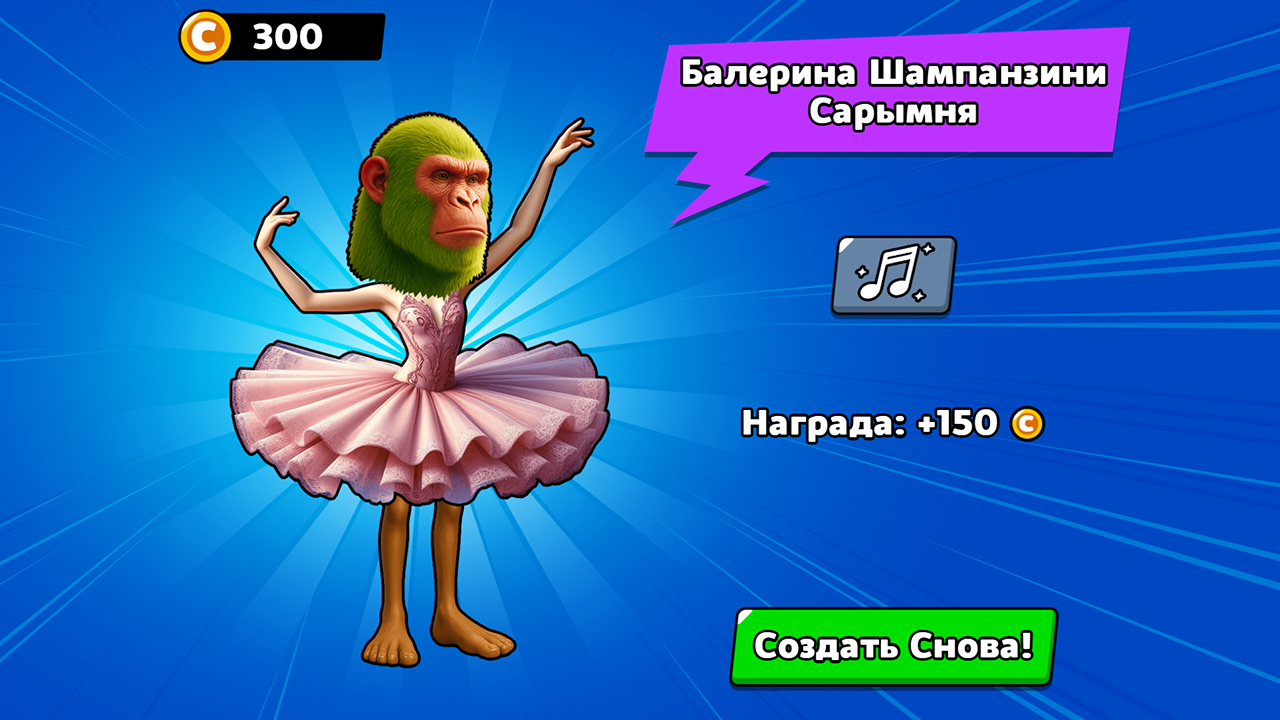The width and height of the screenshot is (1280, 720).
Task: Select the coin icon next to +150
Action: [1030, 425]
